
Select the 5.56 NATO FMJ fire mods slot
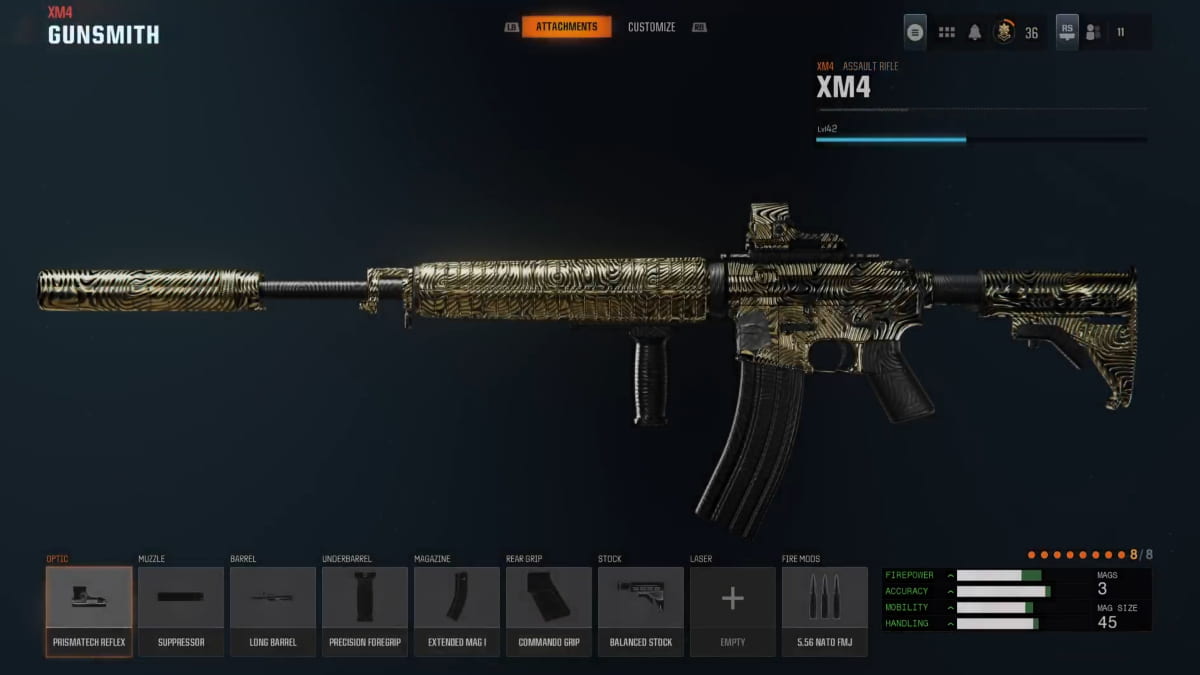tap(825, 611)
